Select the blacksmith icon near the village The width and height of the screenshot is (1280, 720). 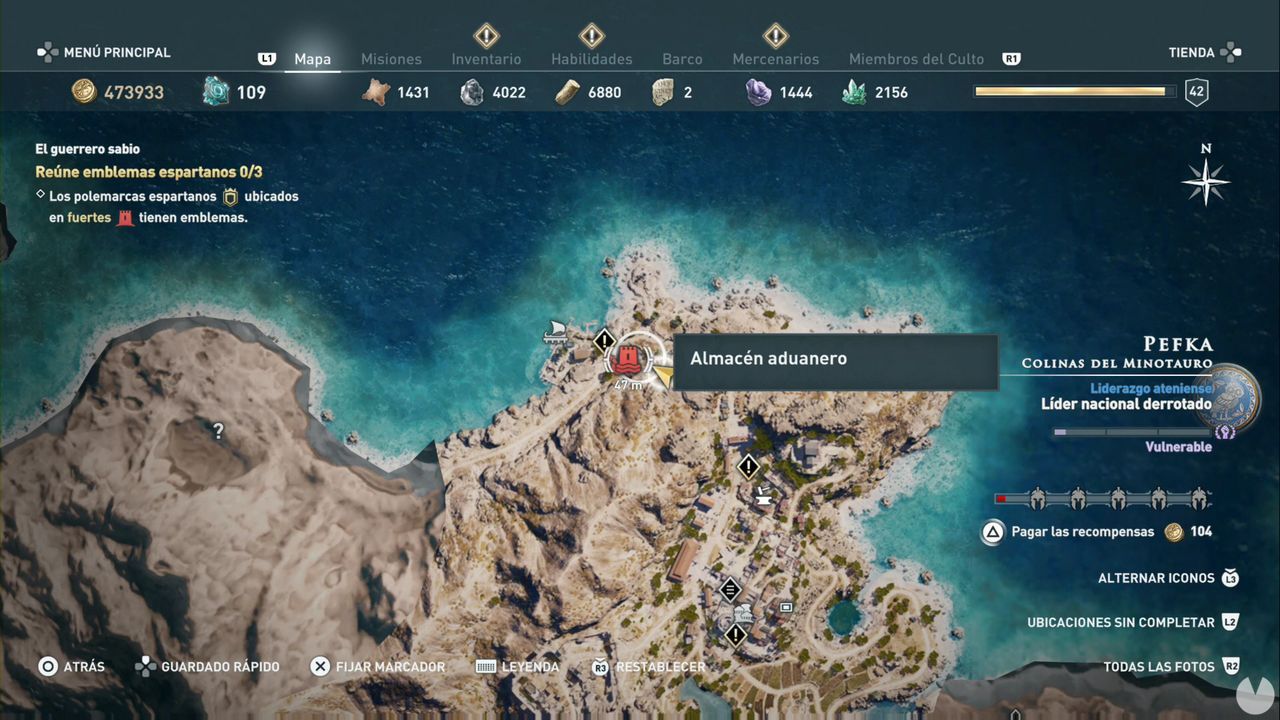[x=763, y=496]
